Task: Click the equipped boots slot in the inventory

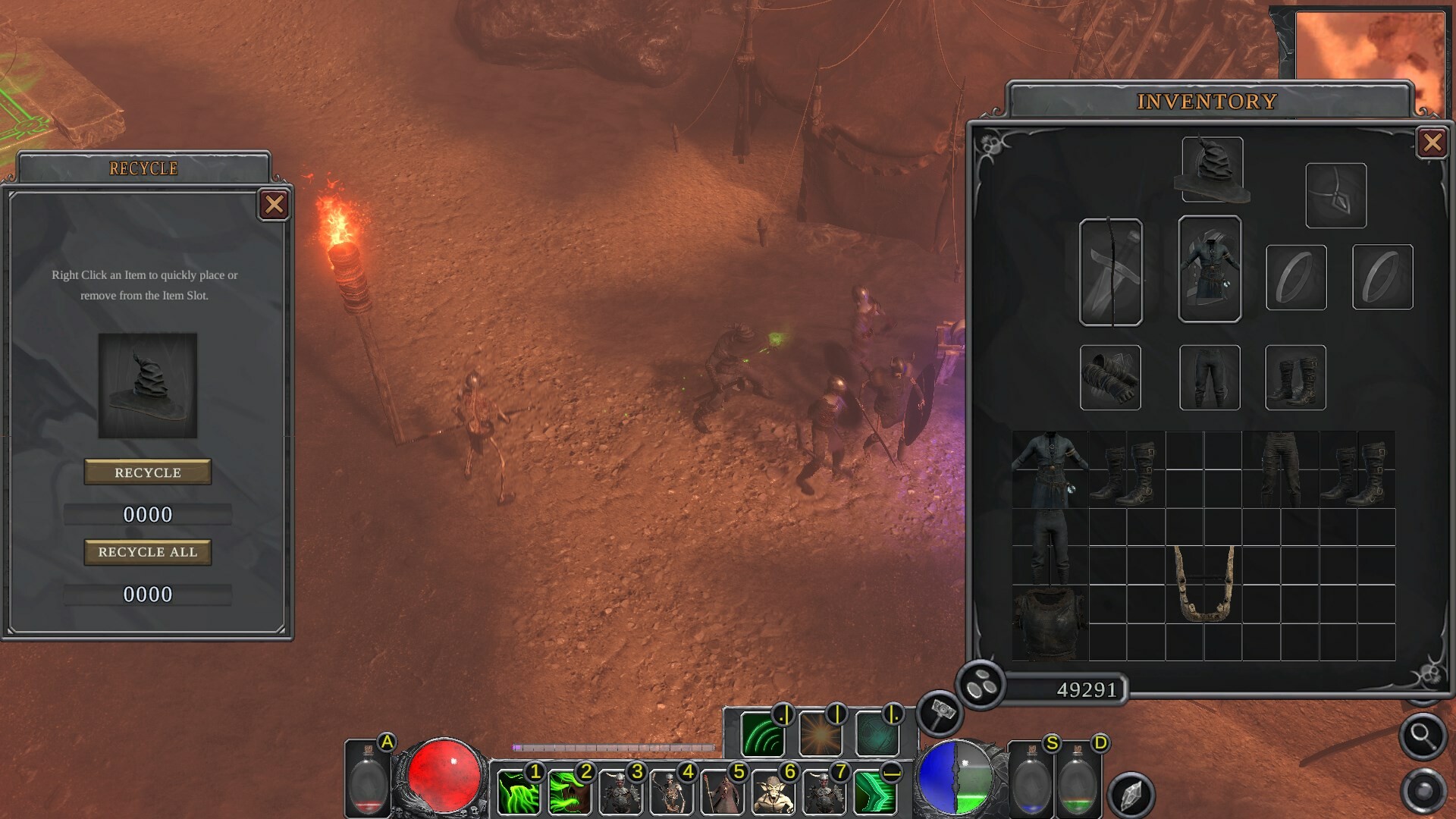Action: pyautogui.click(x=1295, y=377)
